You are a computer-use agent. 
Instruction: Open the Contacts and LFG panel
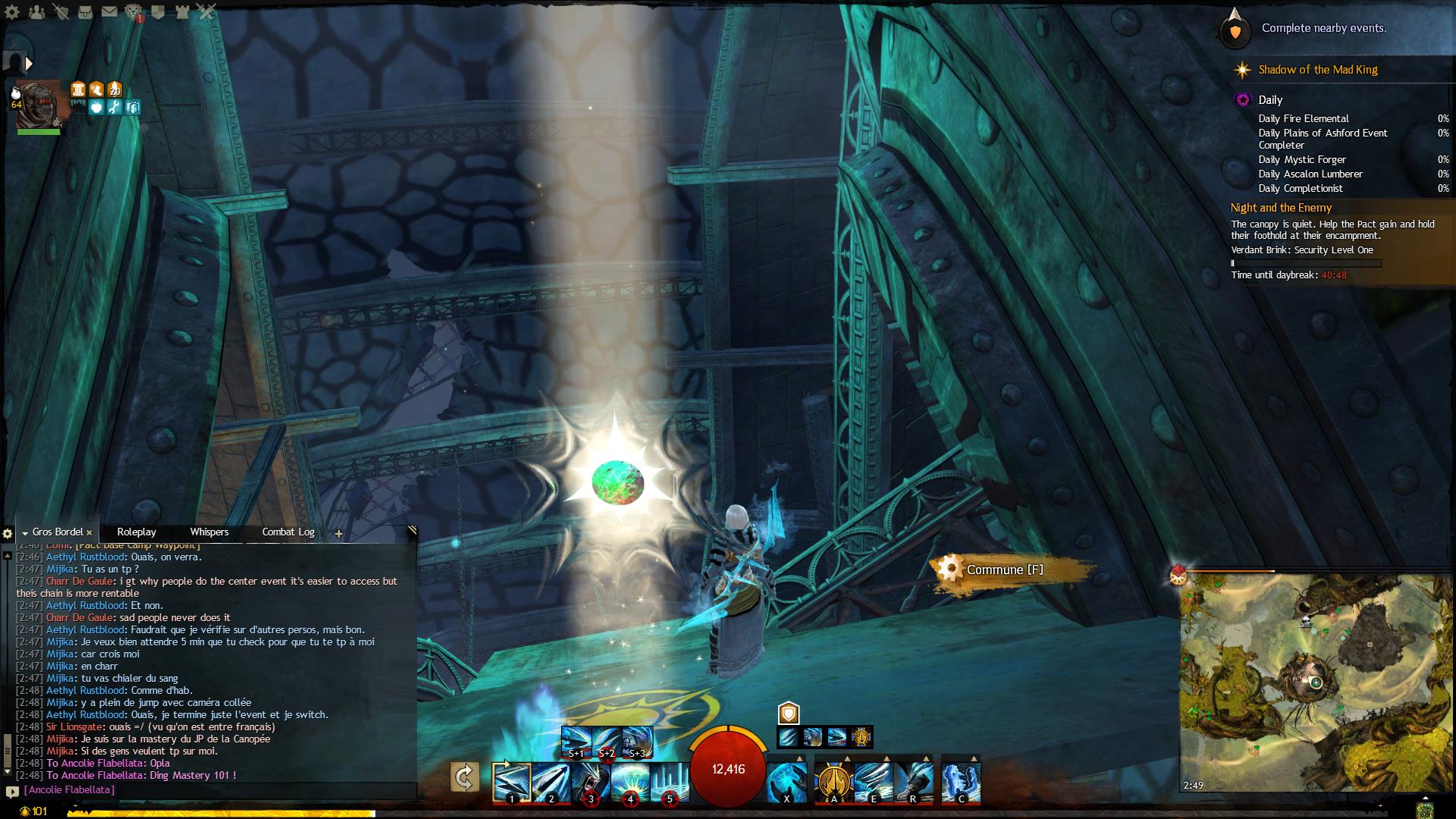click(36, 12)
